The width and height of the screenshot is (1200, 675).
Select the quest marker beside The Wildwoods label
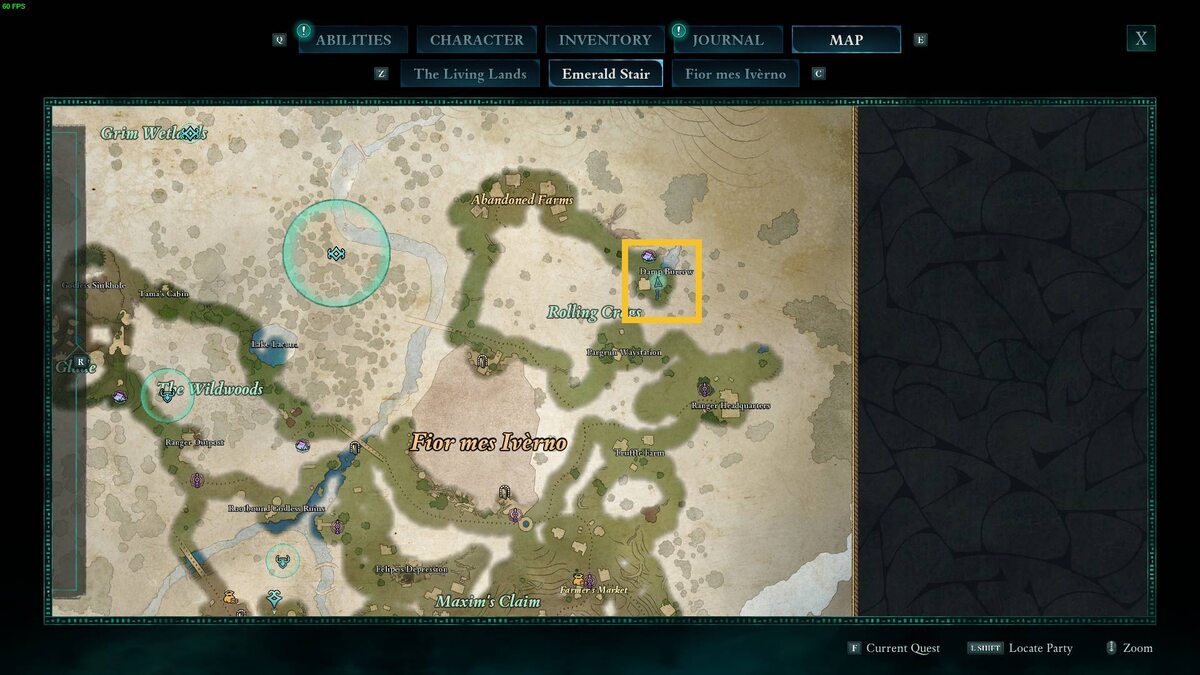click(167, 395)
